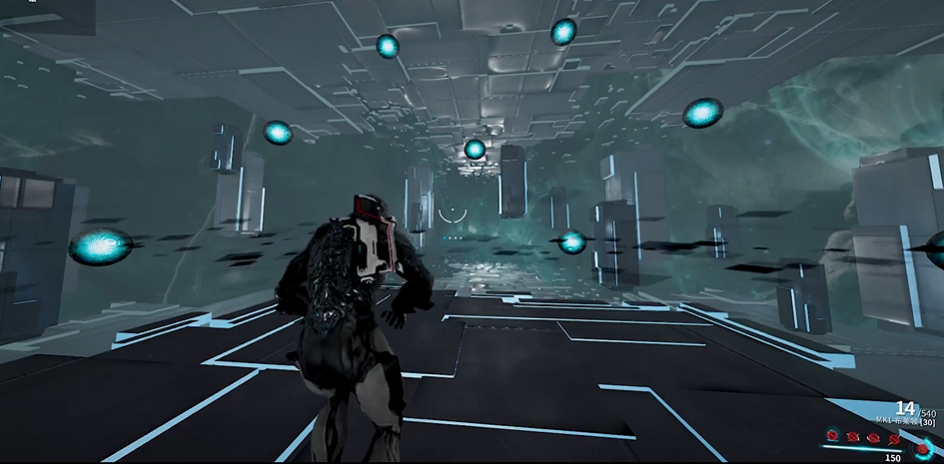The width and height of the screenshot is (944, 464).
Task: Click the disabled ability icon inside circular gauge
Action: click(922, 449)
